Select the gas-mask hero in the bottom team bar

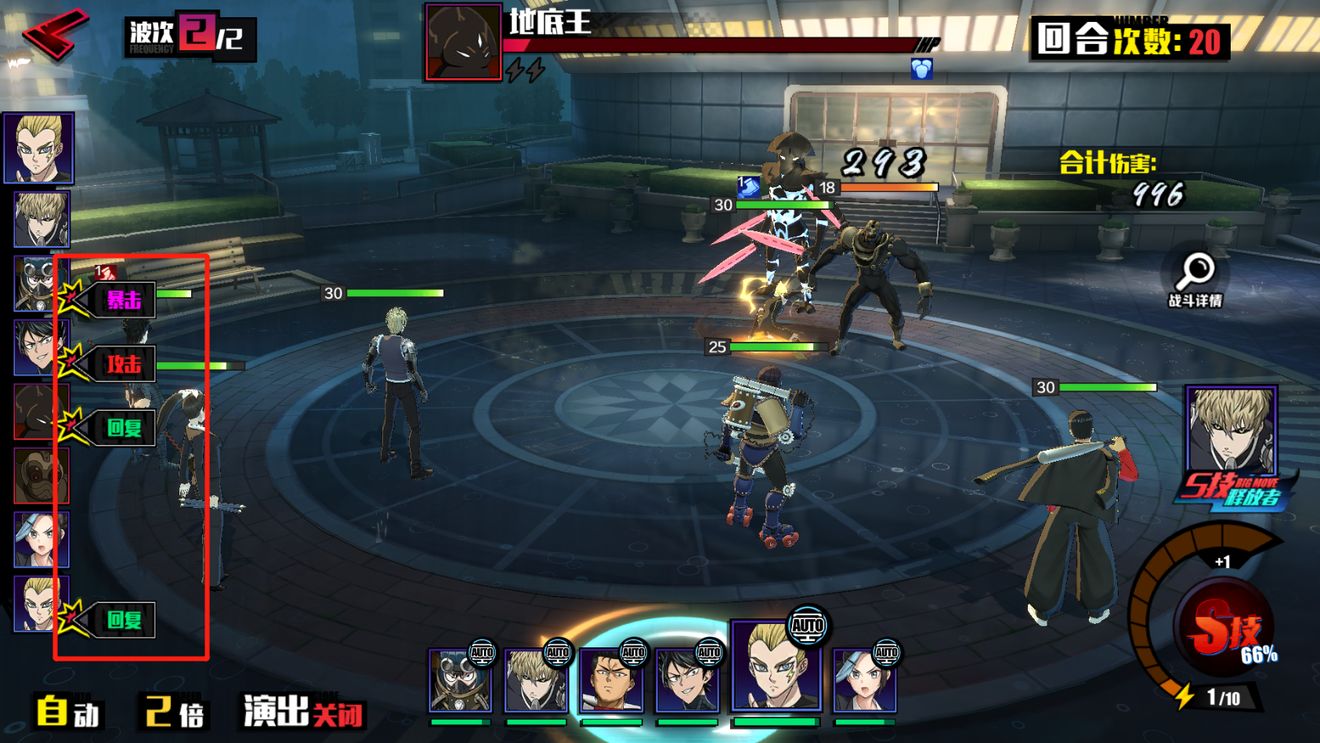[460, 681]
